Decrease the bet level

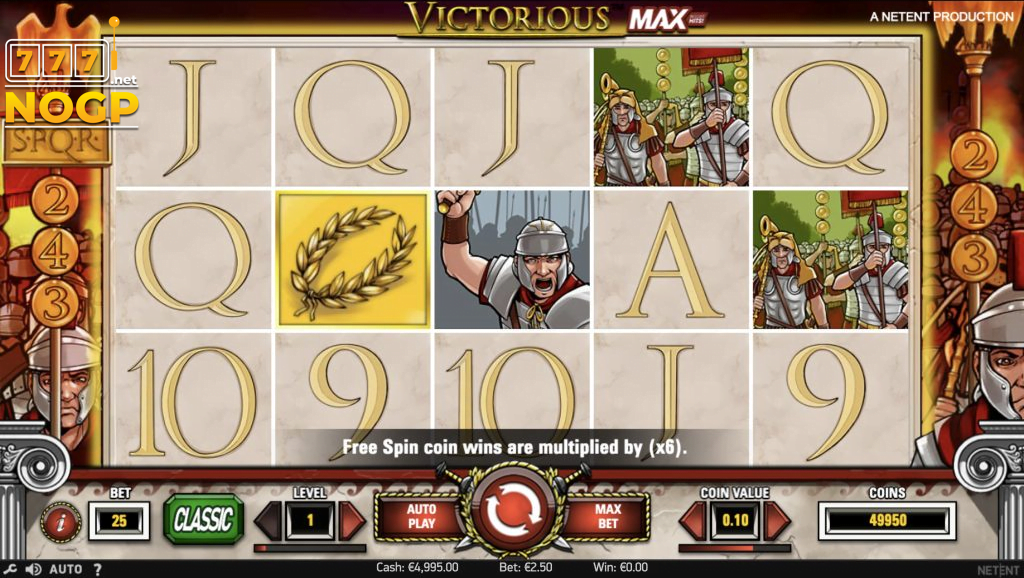pyautogui.click(x=267, y=520)
